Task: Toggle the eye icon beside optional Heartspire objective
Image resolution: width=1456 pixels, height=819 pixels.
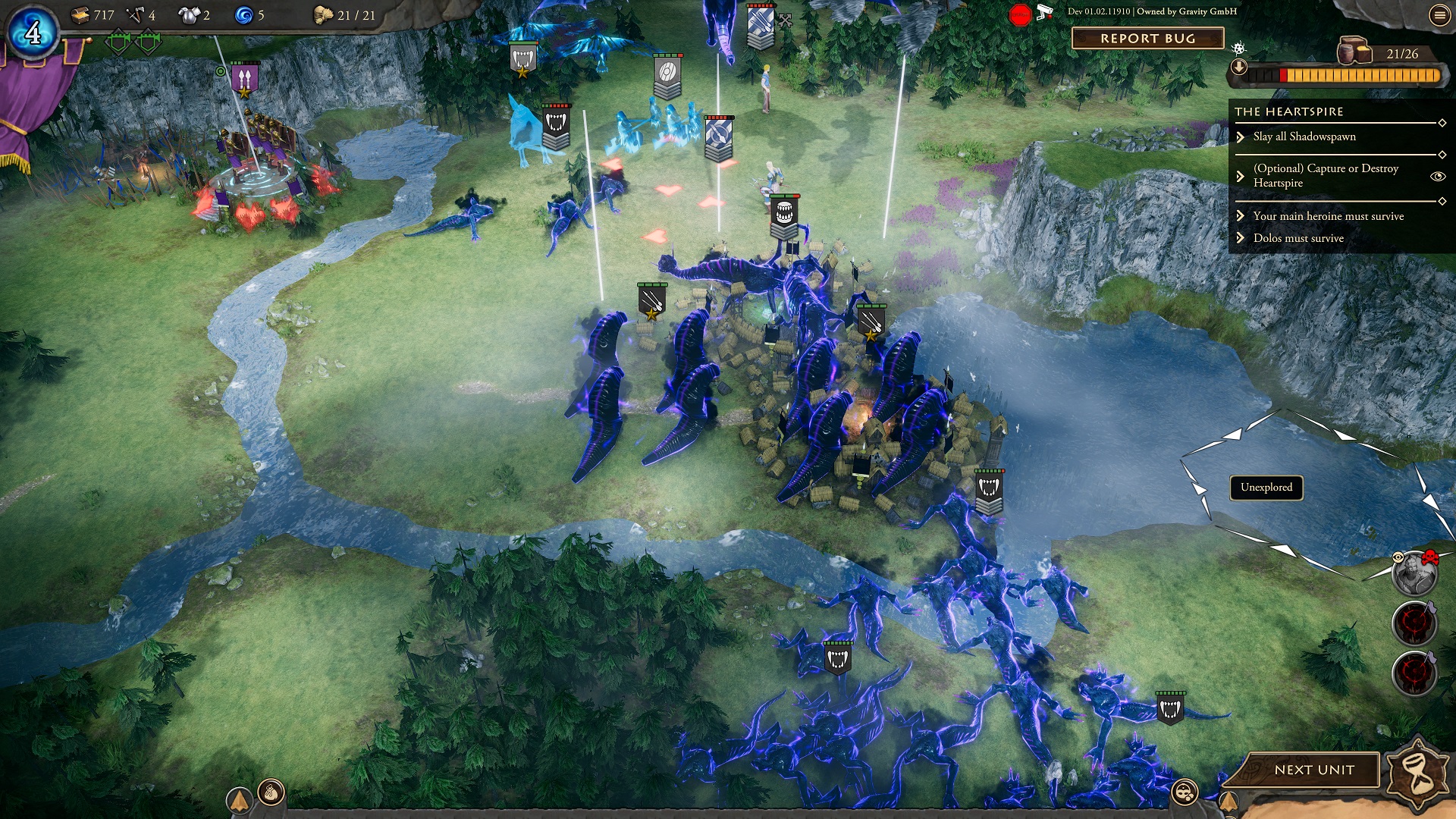Action: click(x=1437, y=176)
